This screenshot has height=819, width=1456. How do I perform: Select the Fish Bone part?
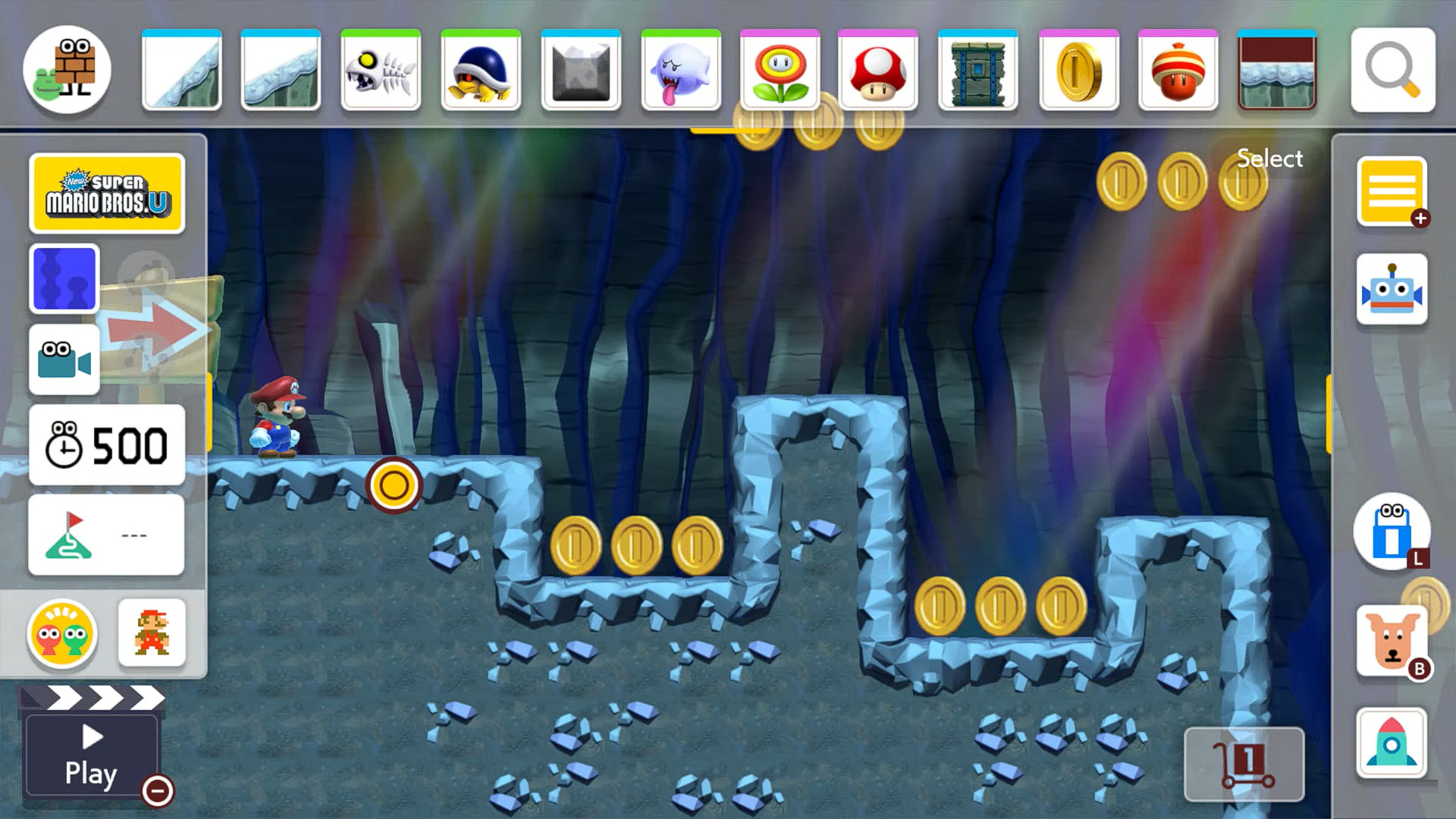coord(380,70)
